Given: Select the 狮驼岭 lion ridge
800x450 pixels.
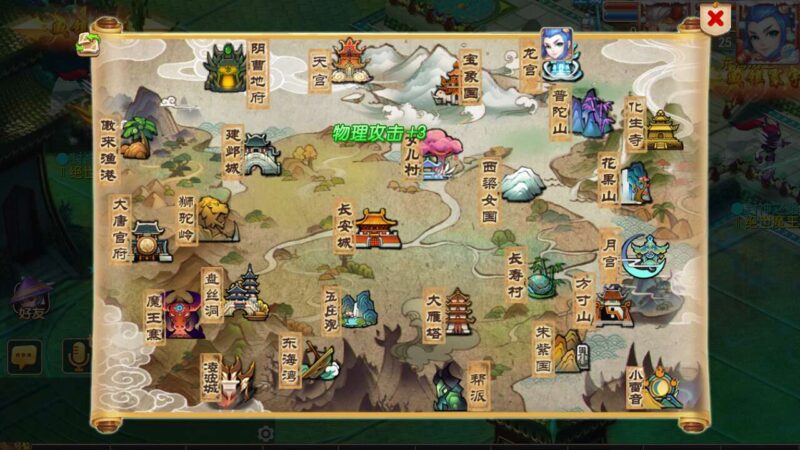Looking at the screenshot, I should [x=214, y=218].
